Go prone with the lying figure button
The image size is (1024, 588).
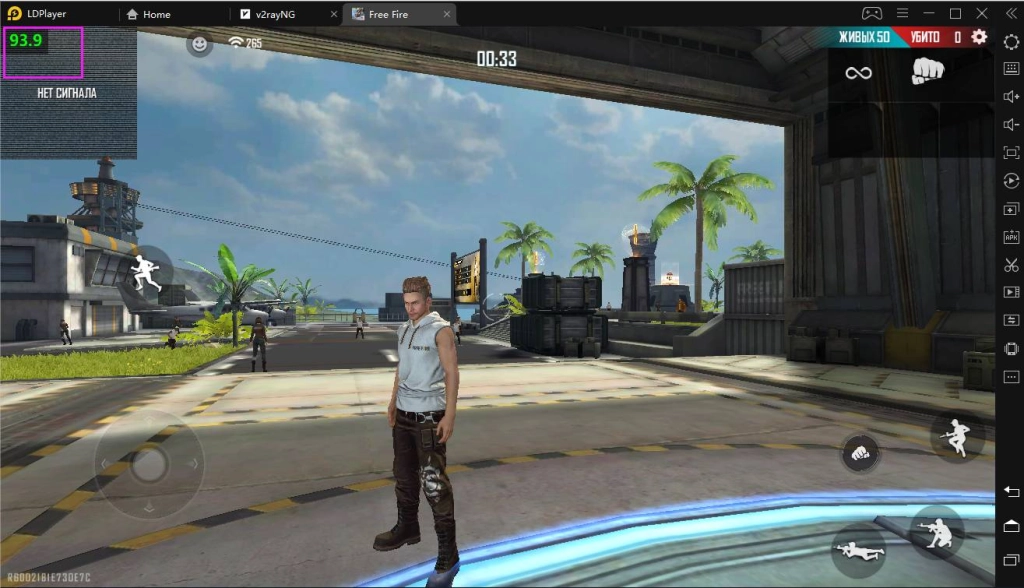click(x=857, y=549)
